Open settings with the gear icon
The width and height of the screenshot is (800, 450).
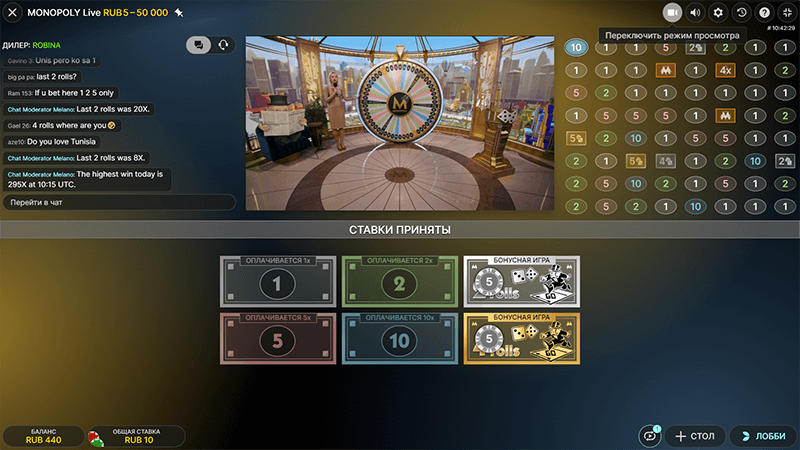718,12
